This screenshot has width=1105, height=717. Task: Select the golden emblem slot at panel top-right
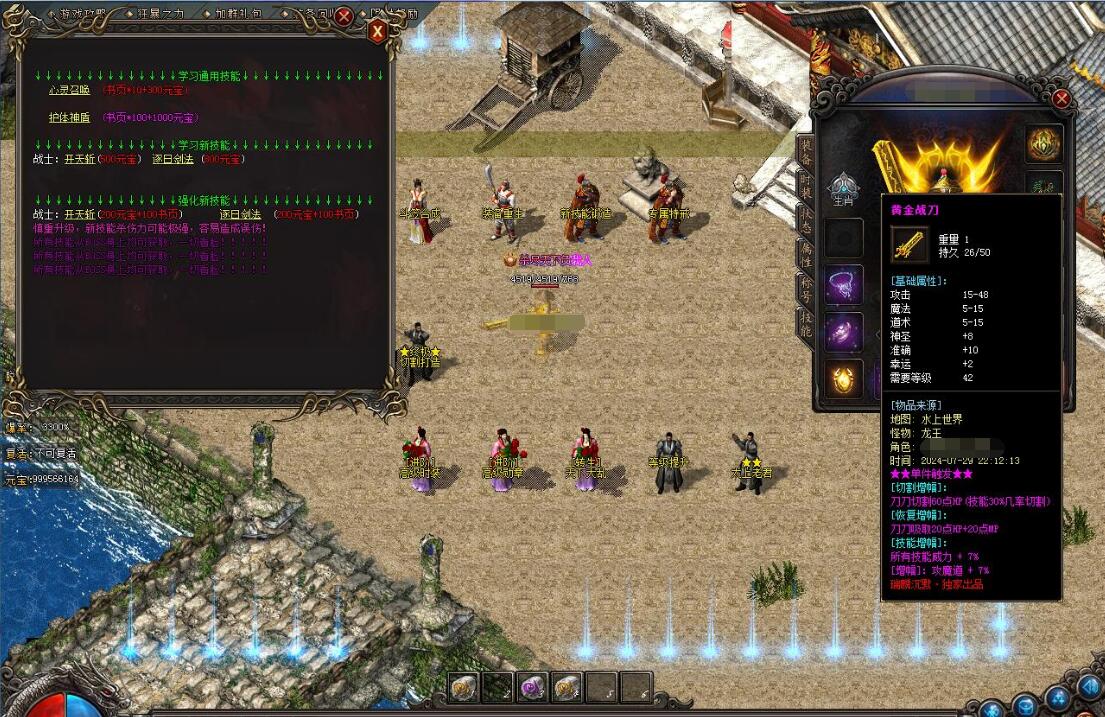(1044, 144)
